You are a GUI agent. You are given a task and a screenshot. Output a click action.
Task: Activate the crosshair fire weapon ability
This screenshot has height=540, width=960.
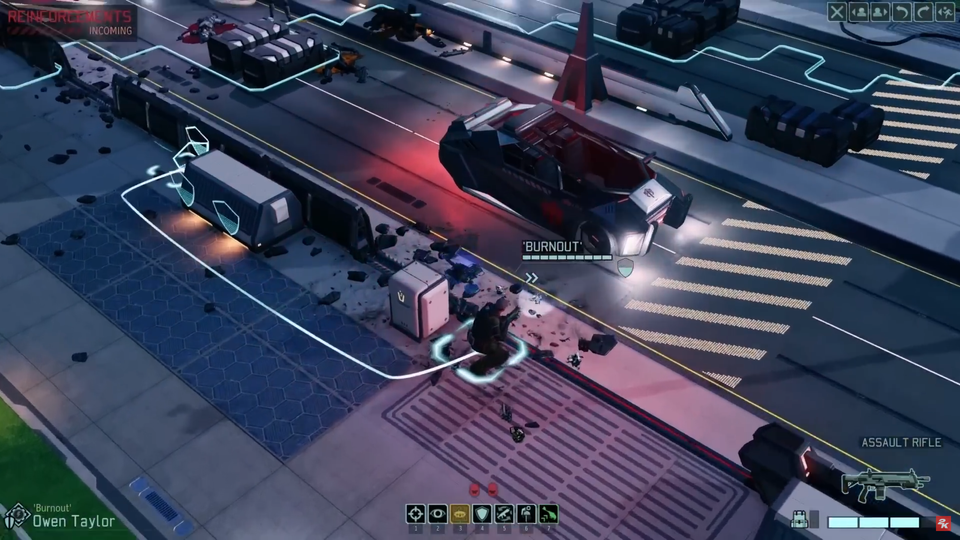(x=415, y=513)
